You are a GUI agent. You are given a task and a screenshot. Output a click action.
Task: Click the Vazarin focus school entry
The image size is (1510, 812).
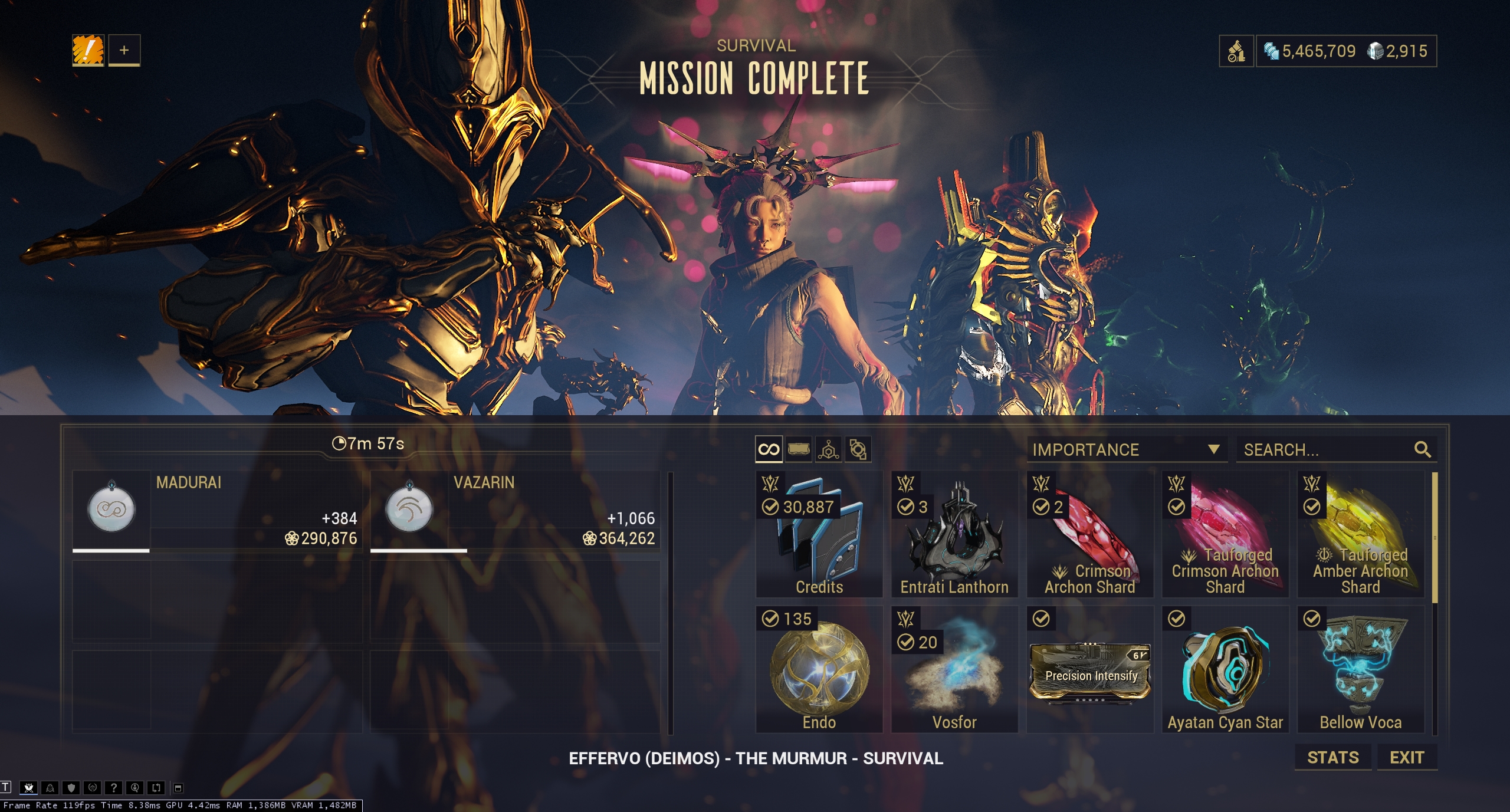point(514,510)
